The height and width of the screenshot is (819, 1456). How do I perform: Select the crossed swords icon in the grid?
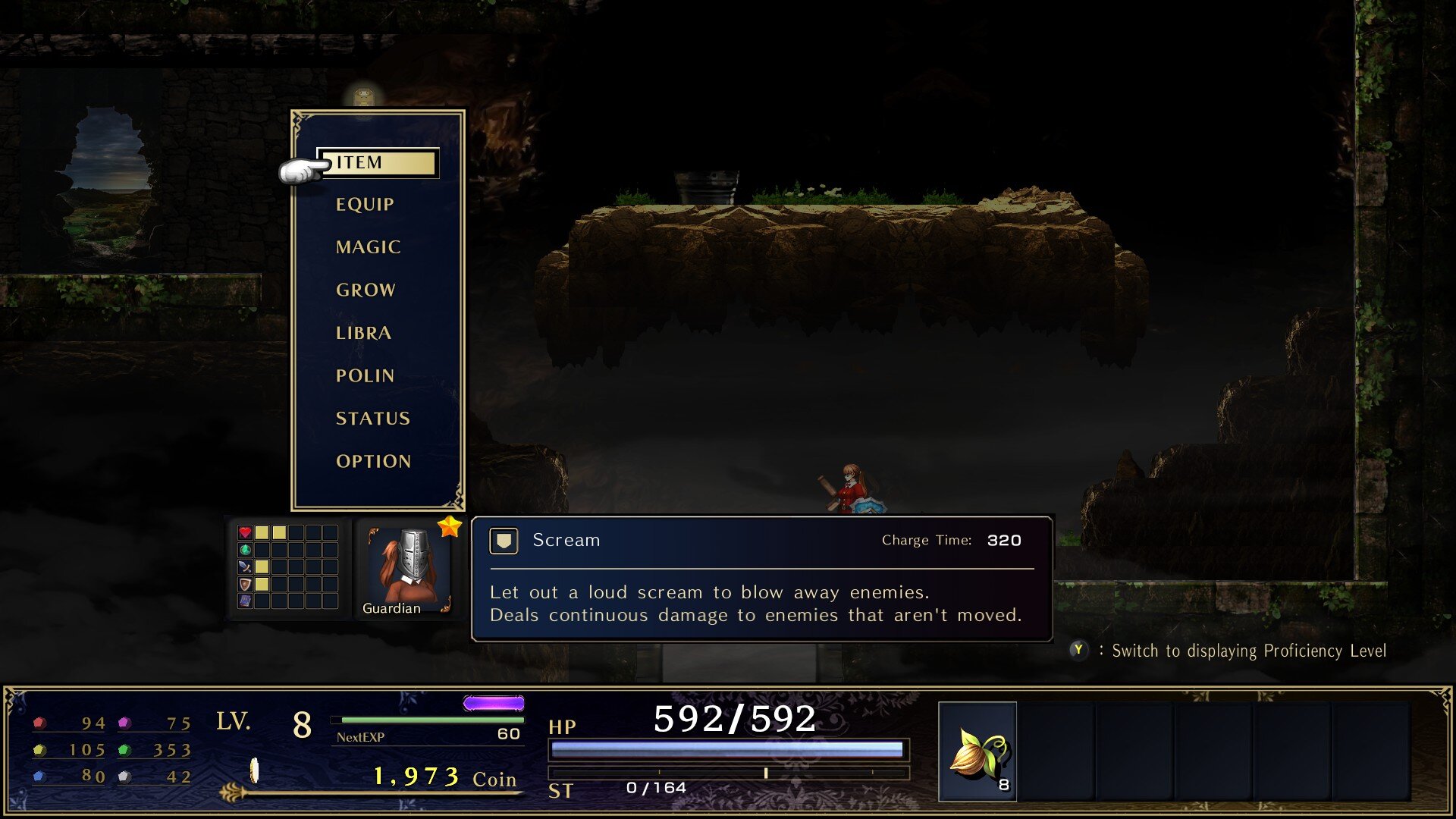245,567
